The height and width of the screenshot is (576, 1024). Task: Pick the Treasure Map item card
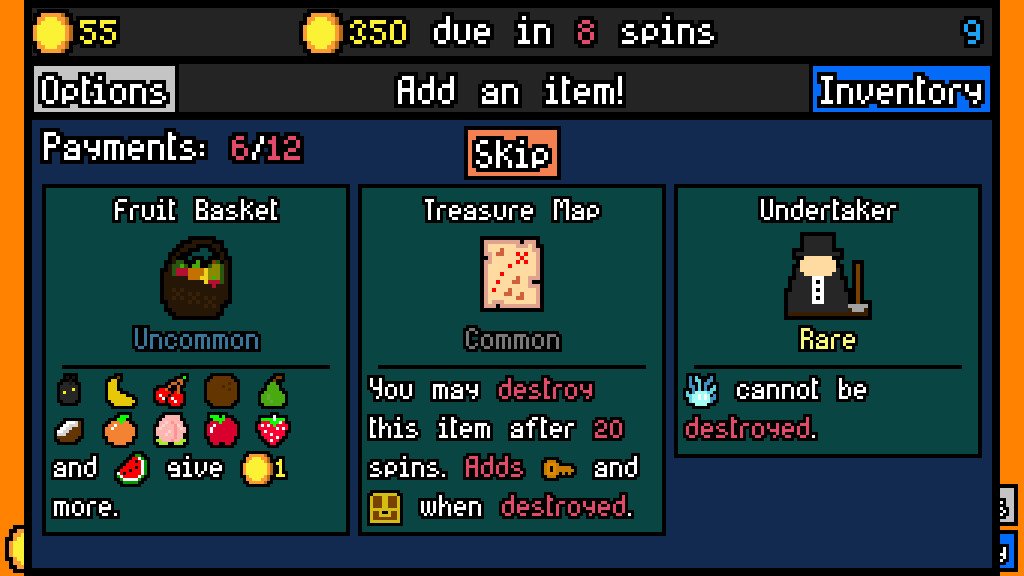point(512,359)
